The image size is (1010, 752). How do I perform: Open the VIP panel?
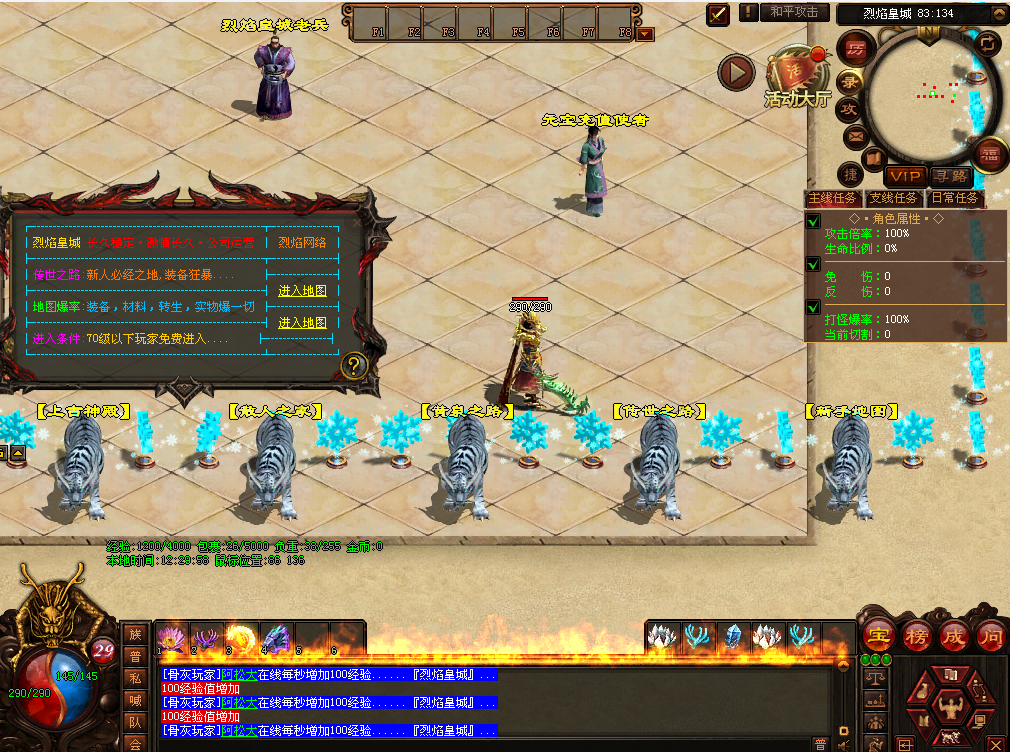tap(905, 176)
